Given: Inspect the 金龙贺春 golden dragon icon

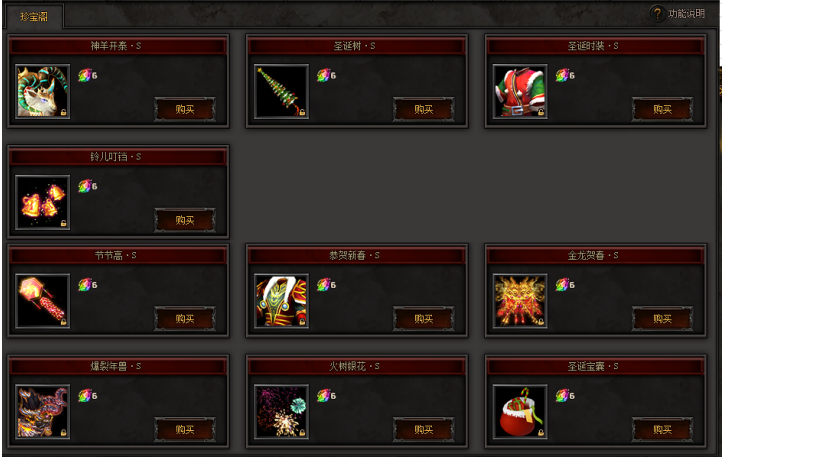Looking at the screenshot, I should point(520,302).
